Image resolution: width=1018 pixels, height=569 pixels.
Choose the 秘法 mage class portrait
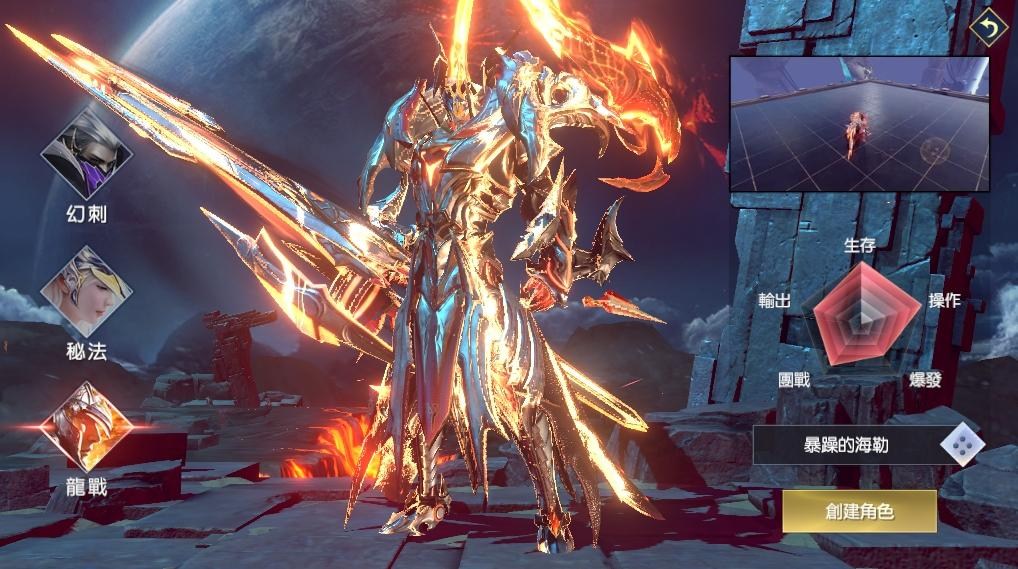pyautogui.click(x=86, y=291)
